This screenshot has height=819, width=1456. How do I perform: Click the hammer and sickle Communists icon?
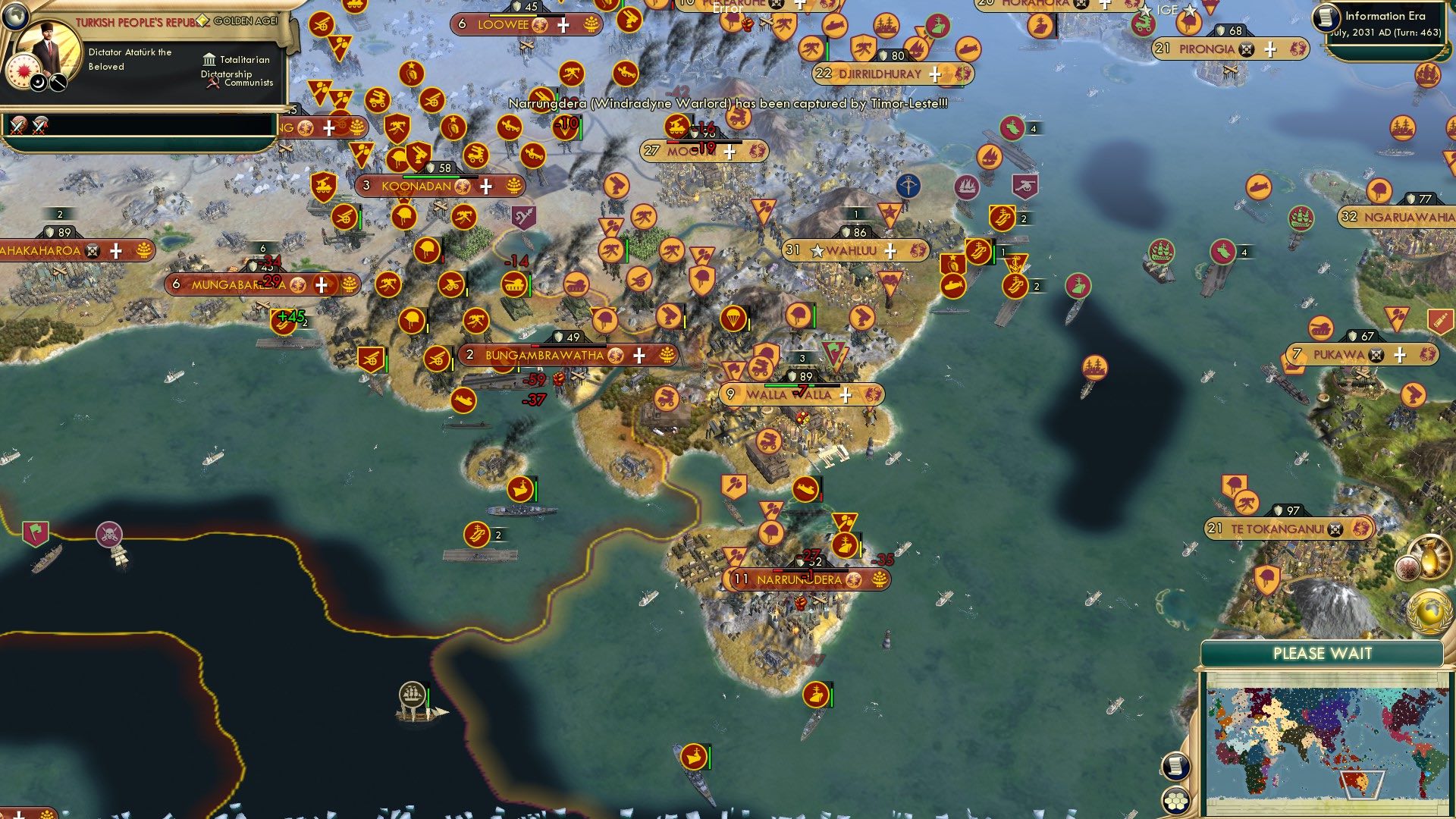pos(212,83)
